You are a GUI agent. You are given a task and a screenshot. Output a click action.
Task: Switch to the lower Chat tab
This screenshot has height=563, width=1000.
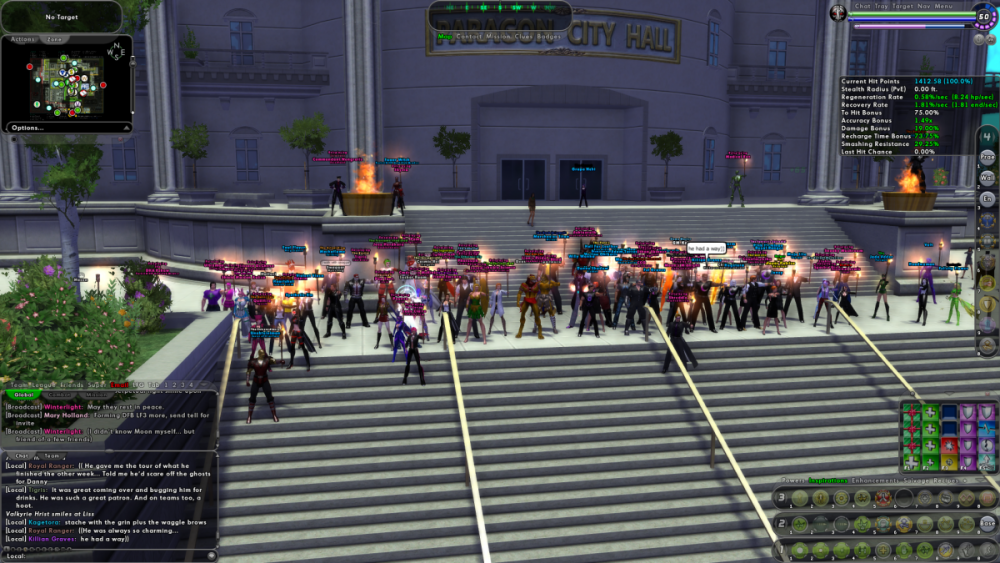(x=21, y=455)
